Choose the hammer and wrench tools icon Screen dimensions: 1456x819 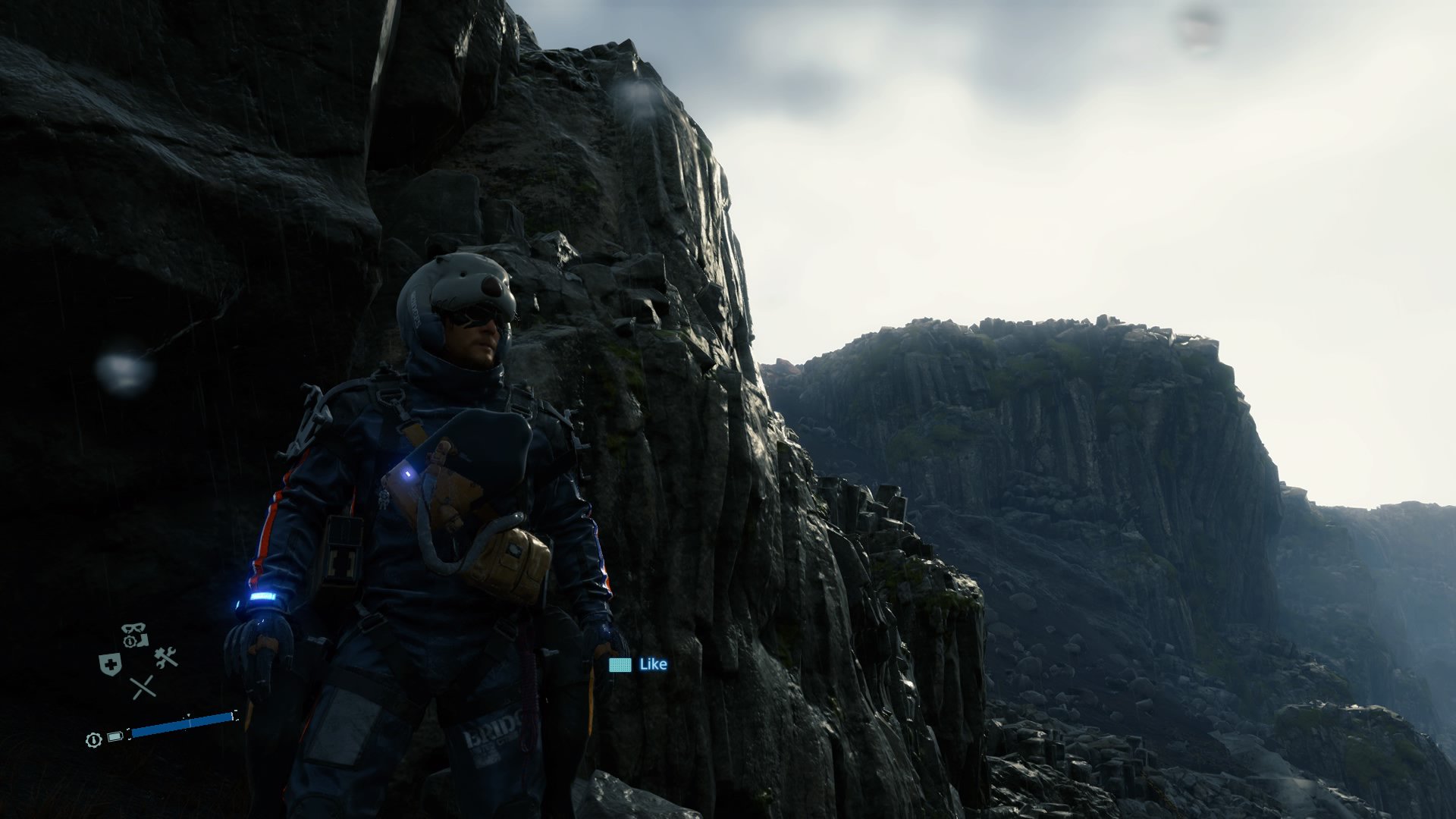coord(165,657)
